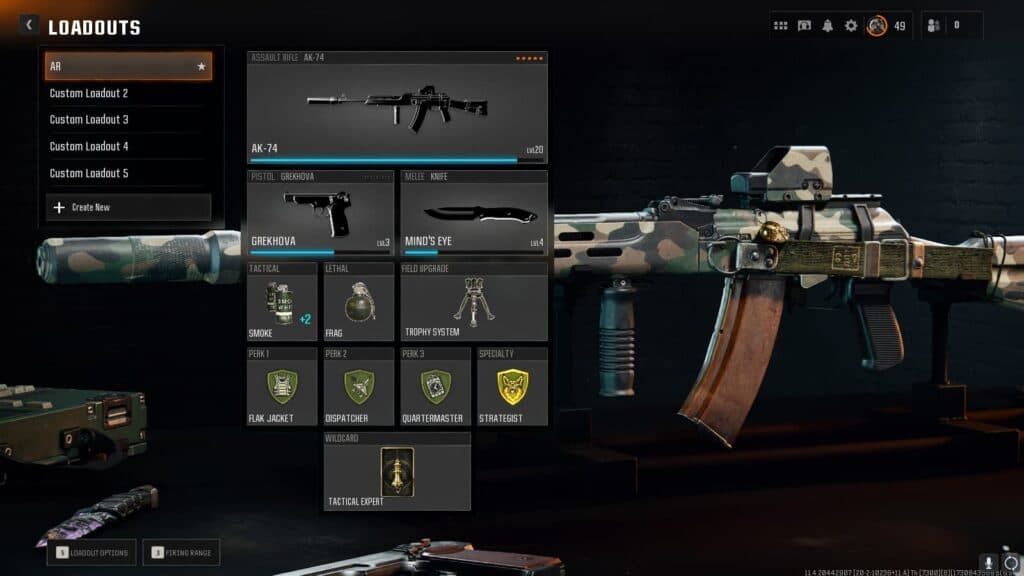Select the Flak Jacket perk
1024x576 pixels.
click(x=282, y=387)
